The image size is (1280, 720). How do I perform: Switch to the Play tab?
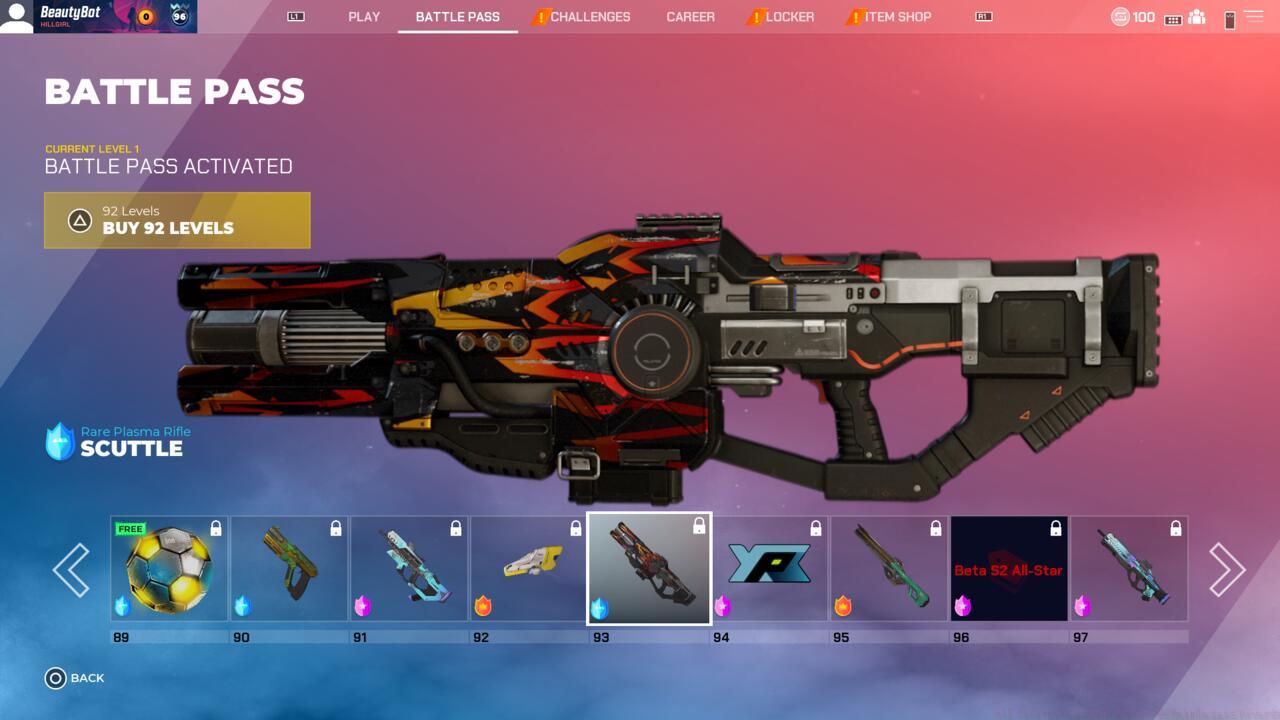(364, 17)
